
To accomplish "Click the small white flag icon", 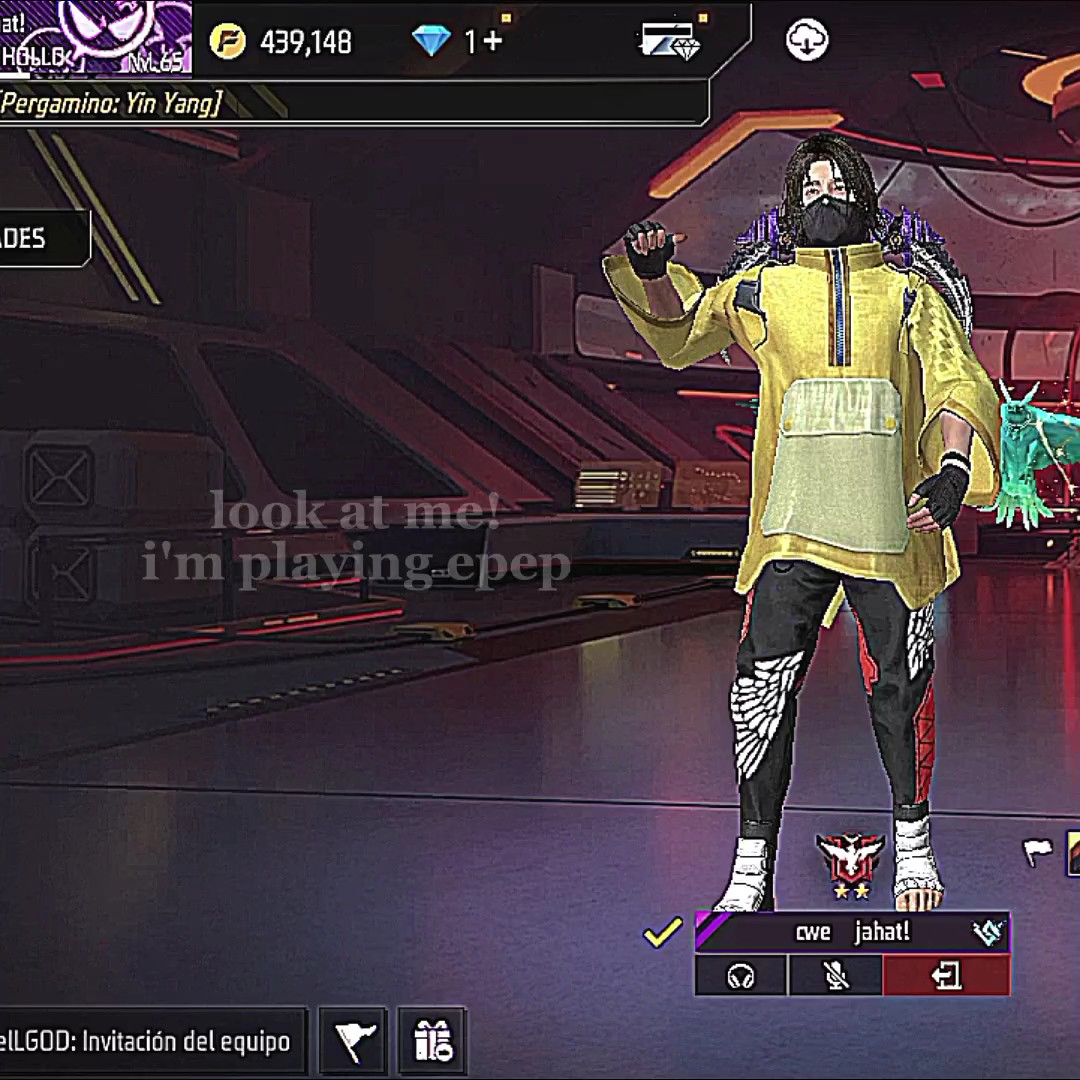I will click(1037, 853).
